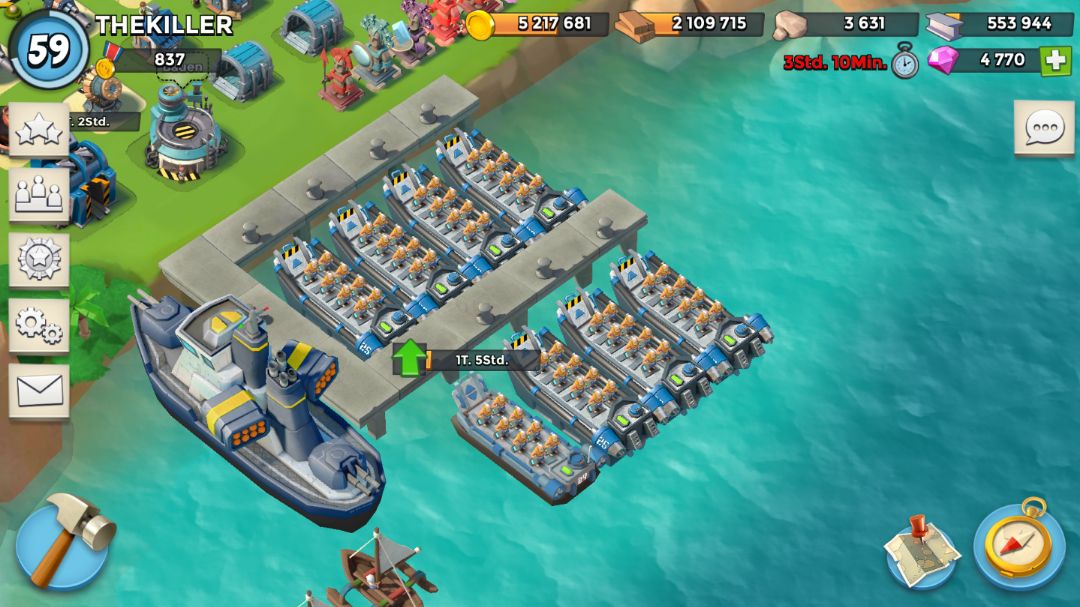Open the friends list people button

point(39,193)
